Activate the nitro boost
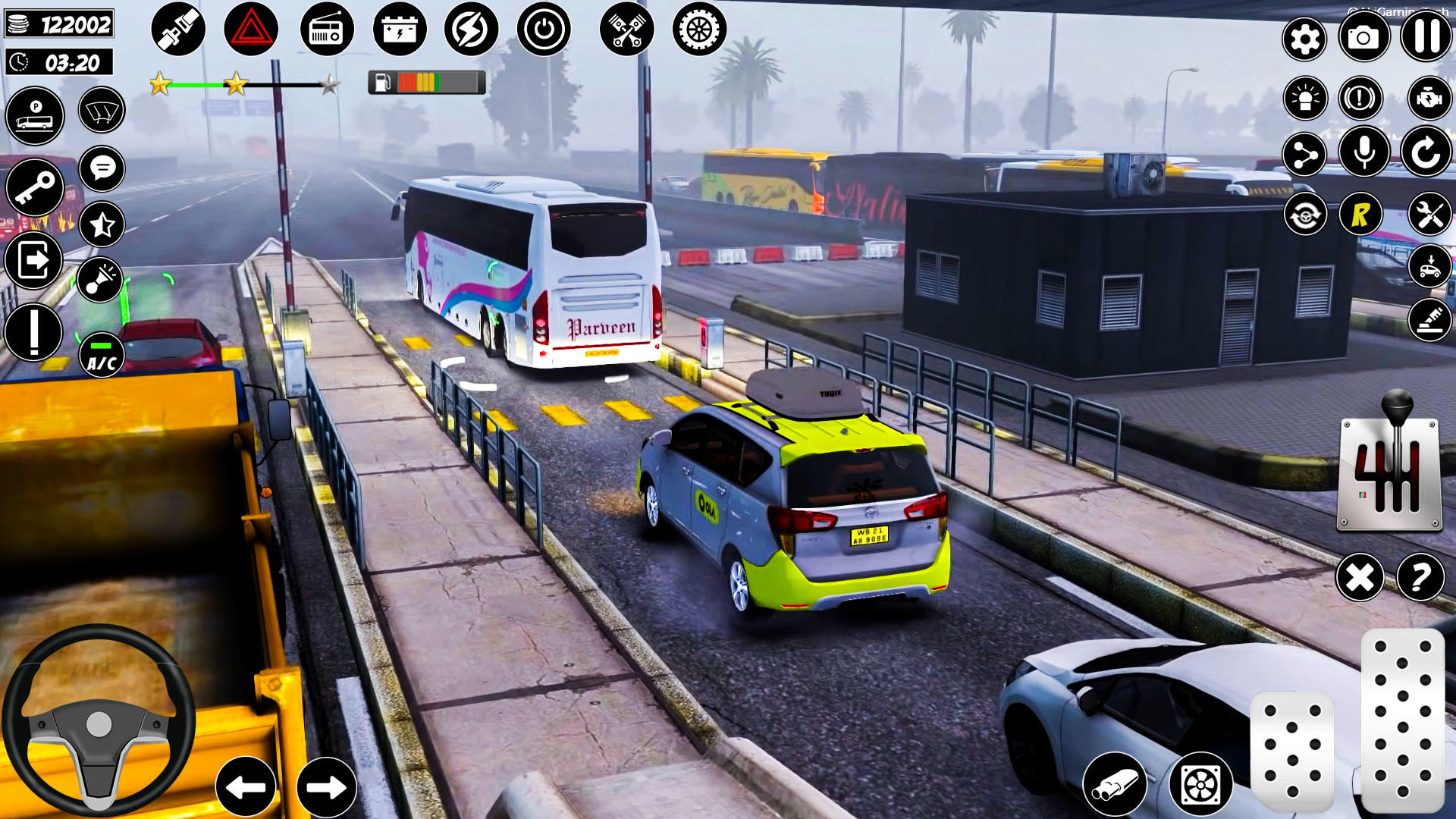1456x819 pixels. [473, 28]
